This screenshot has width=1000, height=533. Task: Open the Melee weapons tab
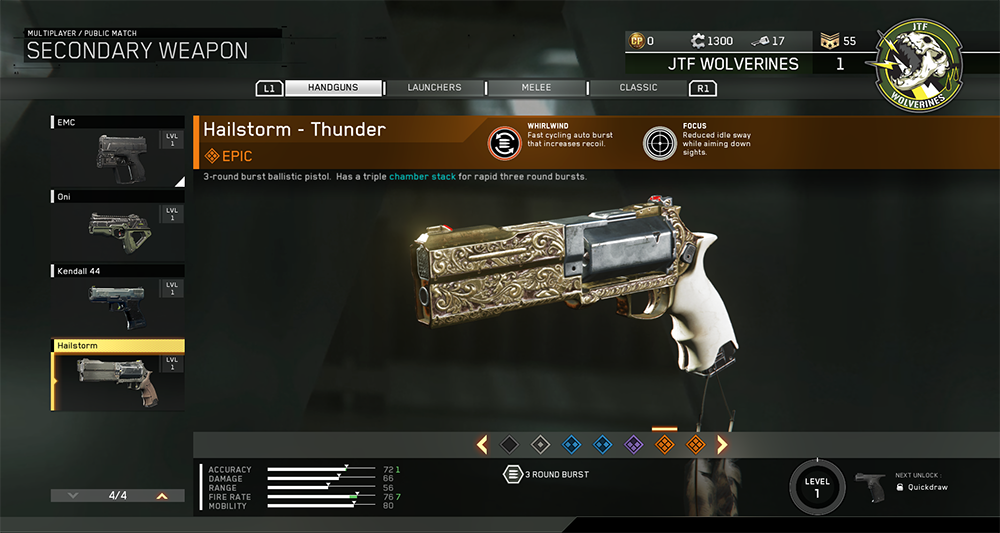pos(536,88)
